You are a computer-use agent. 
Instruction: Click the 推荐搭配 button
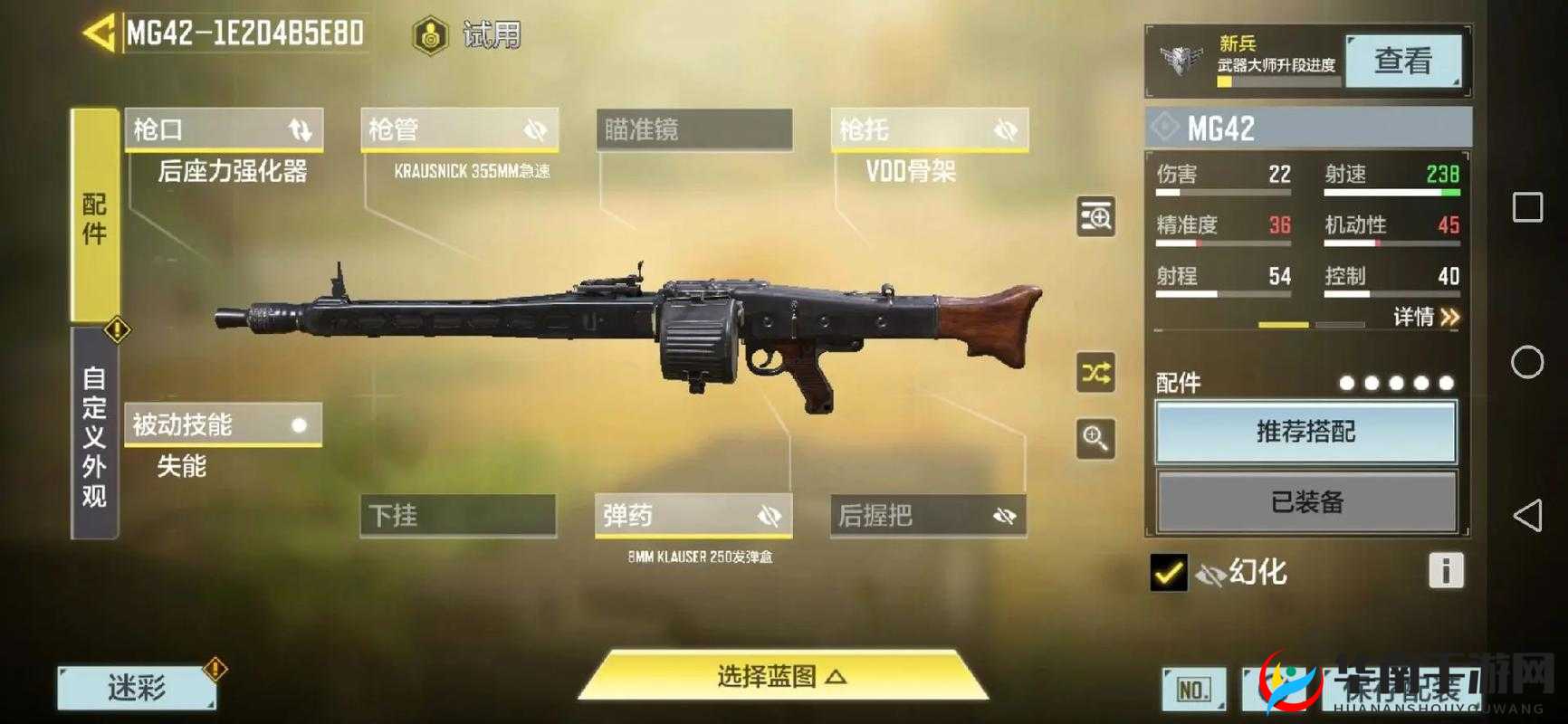click(x=1306, y=433)
